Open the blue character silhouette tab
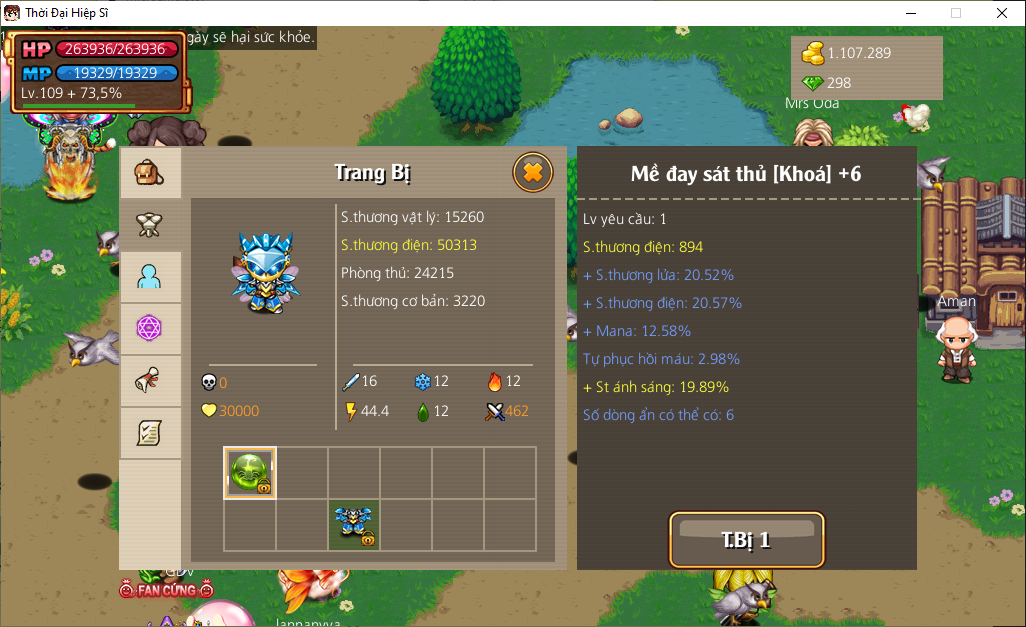 [150, 277]
